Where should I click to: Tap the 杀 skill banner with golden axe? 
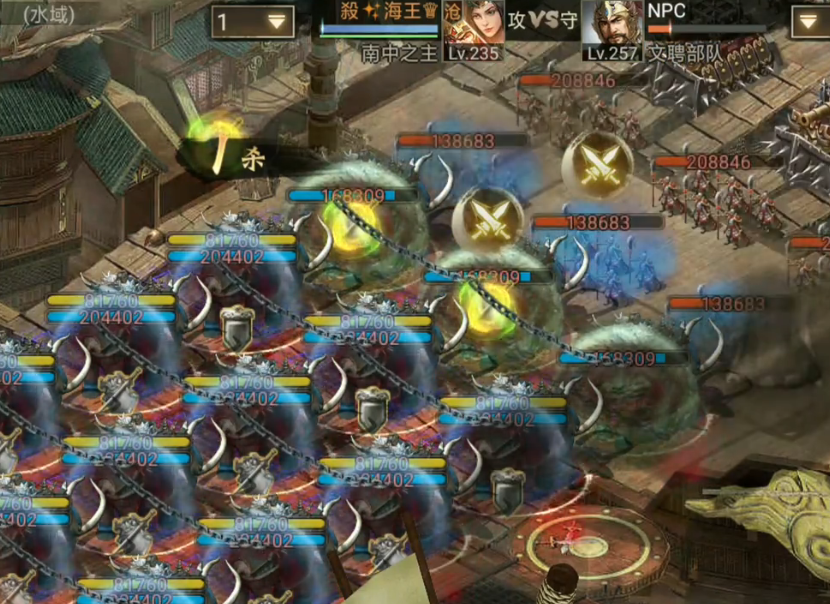pyautogui.click(x=232, y=156)
